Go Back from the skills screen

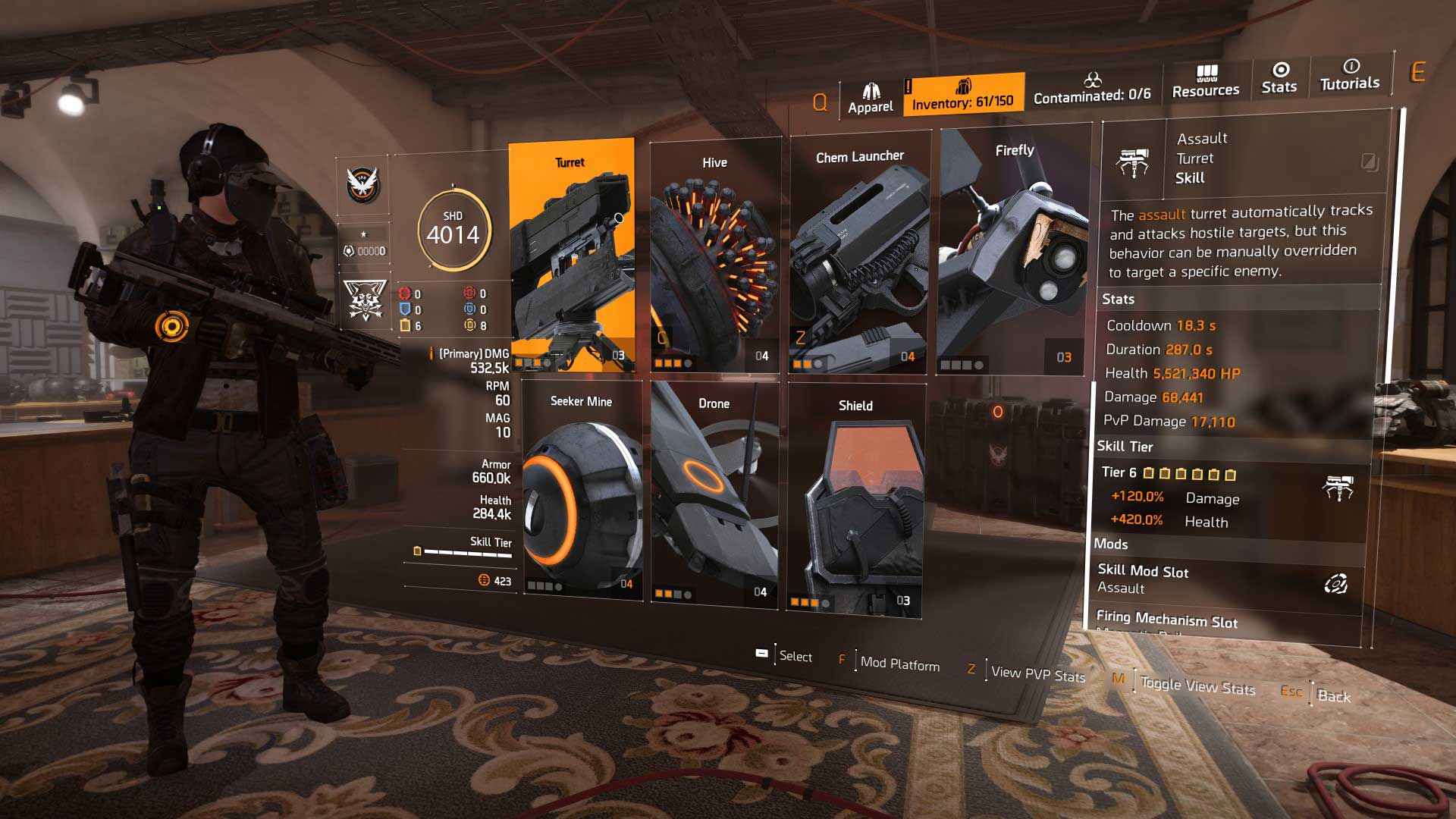pos(1333,696)
